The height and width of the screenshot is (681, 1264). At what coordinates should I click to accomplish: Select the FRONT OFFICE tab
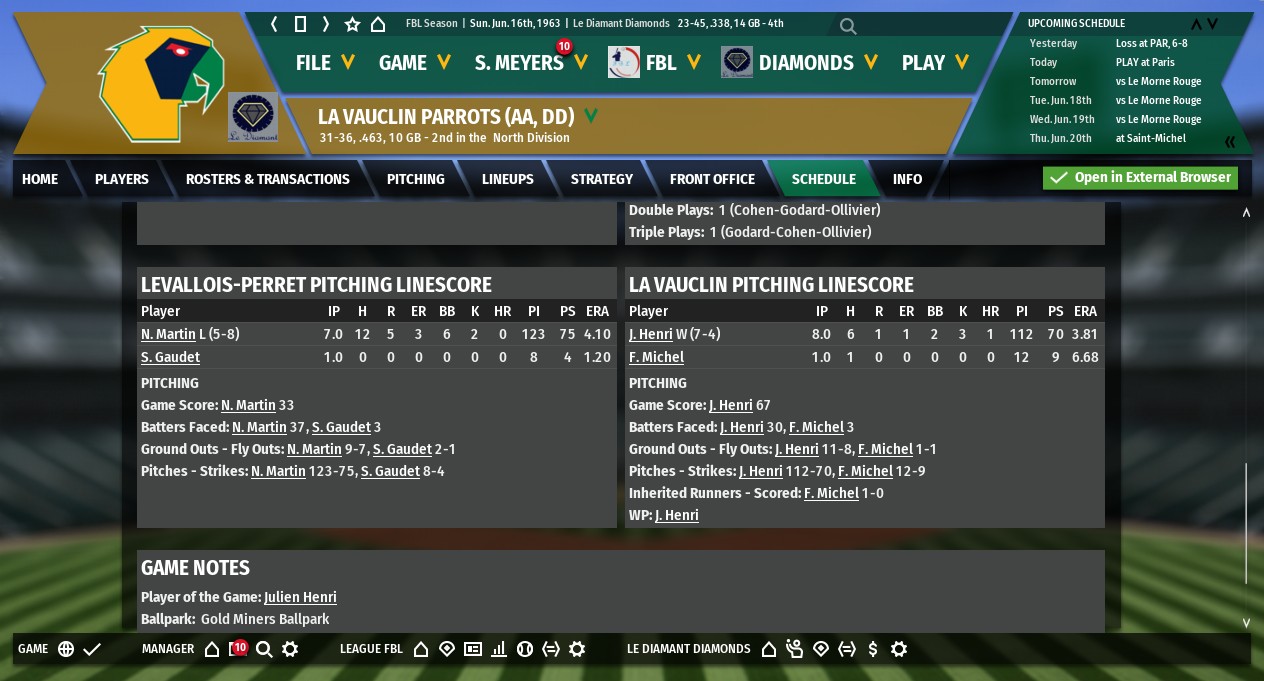click(712, 179)
